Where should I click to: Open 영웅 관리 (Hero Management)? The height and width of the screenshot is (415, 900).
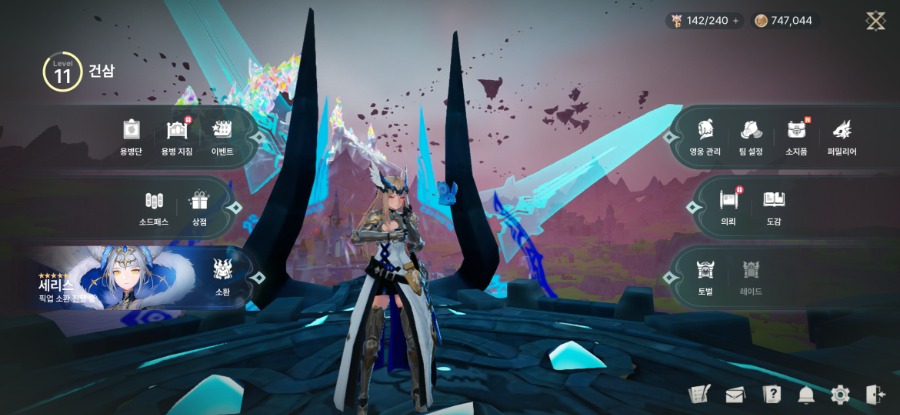(x=704, y=136)
